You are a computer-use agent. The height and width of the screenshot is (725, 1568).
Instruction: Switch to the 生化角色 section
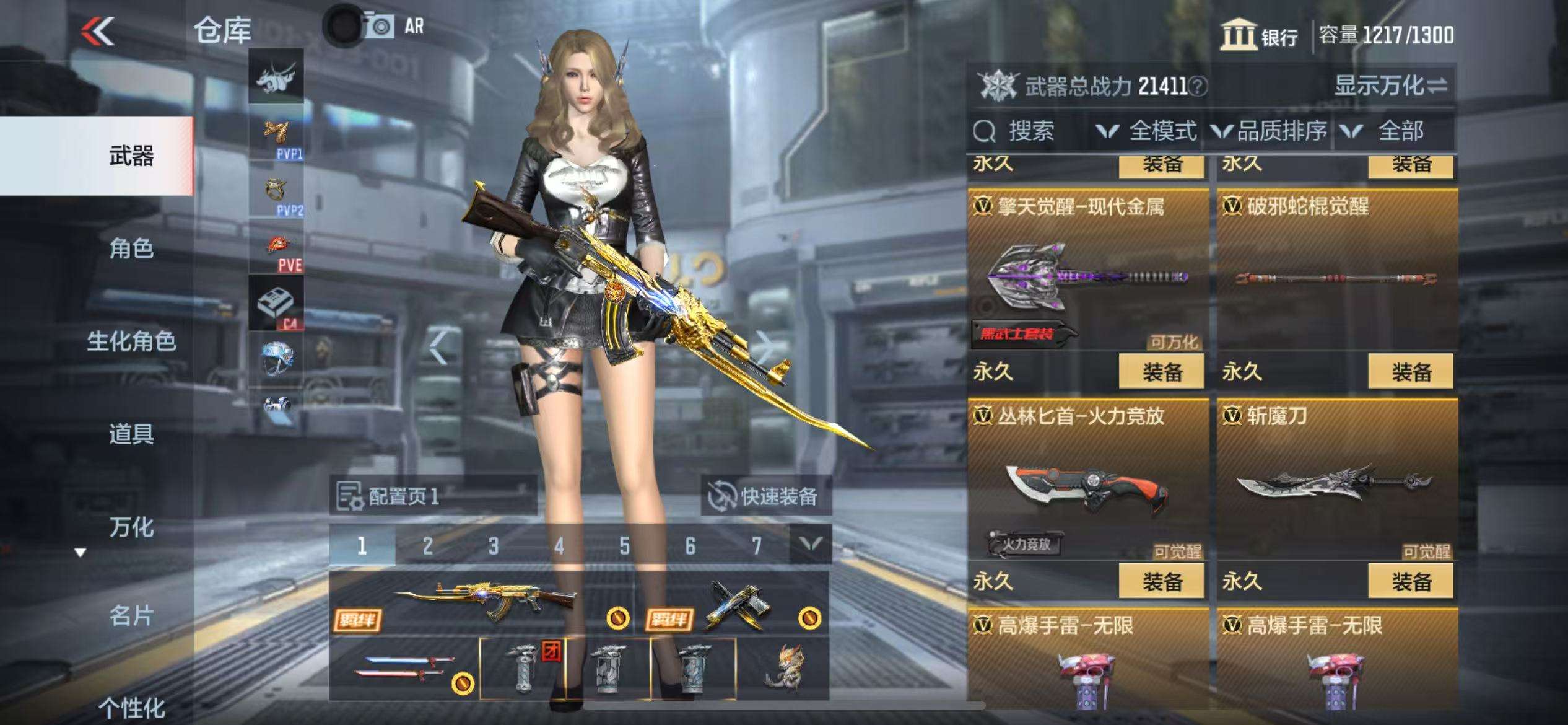click(x=131, y=341)
